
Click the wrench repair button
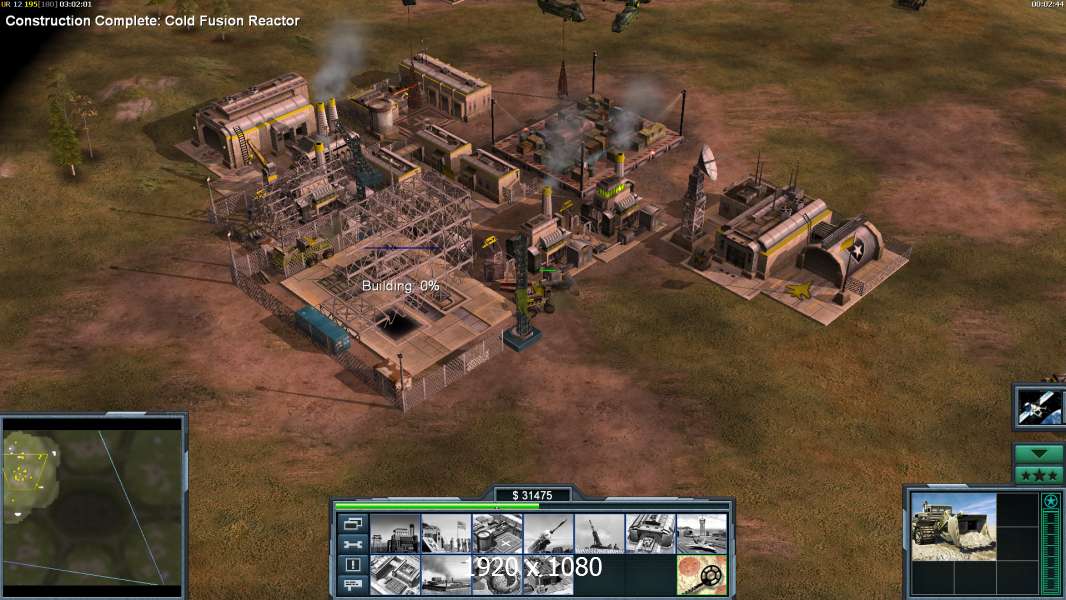pyautogui.click(x=352, y=544)
